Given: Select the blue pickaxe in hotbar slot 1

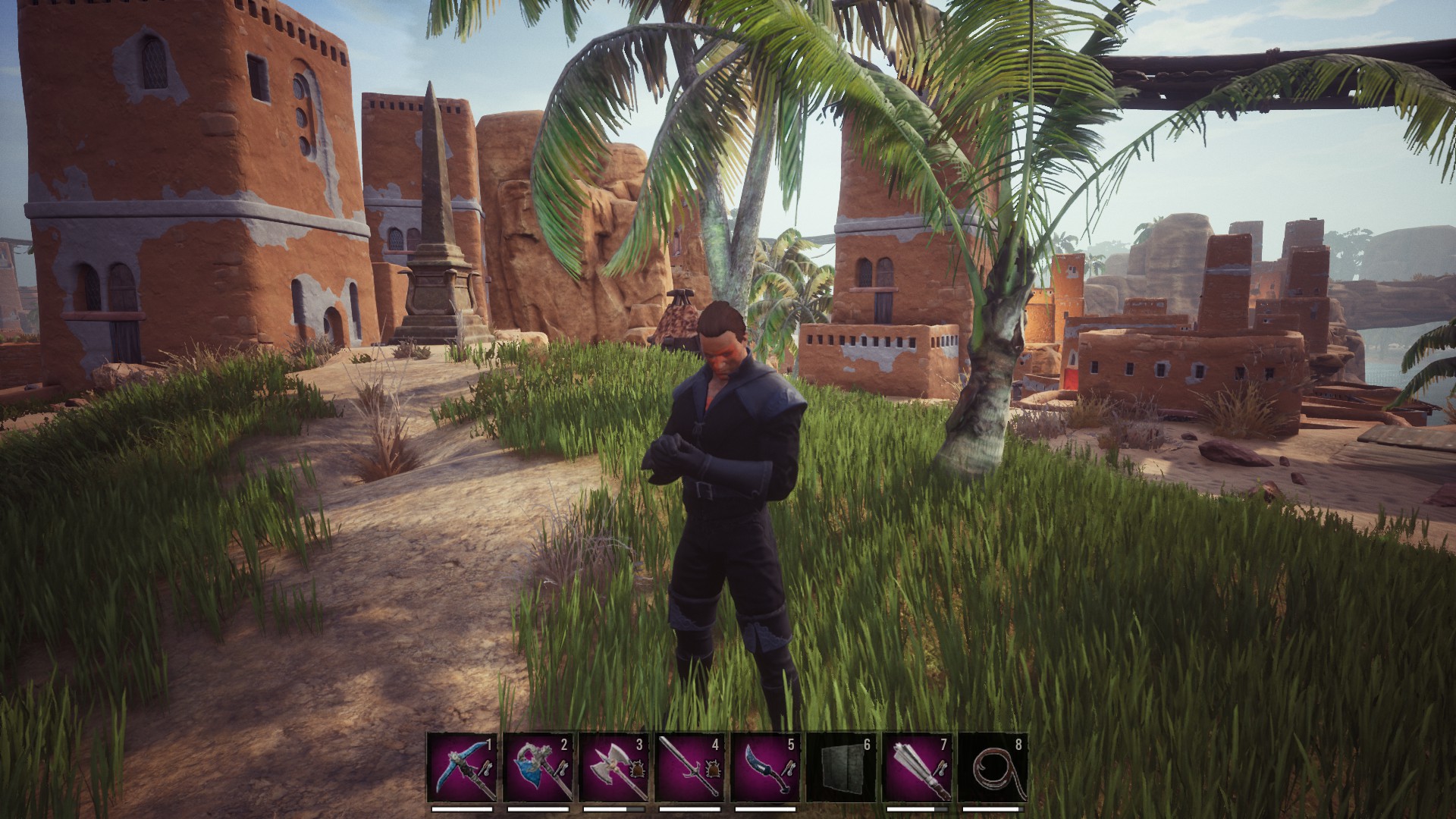Looking at the screenshot, I should click(x=462, y=767).
